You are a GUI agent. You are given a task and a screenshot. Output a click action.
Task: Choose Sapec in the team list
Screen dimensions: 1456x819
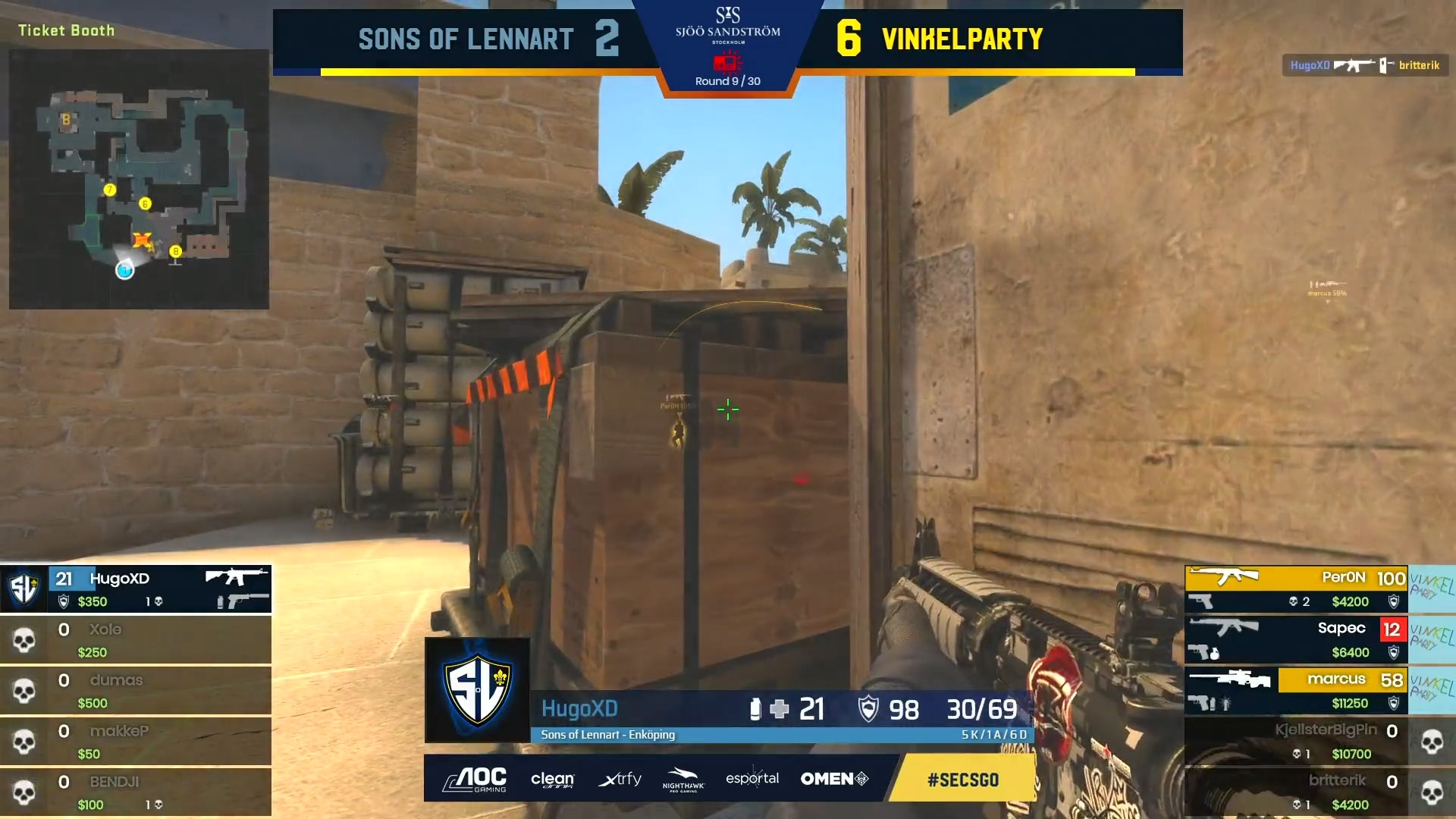(1296, 639)
